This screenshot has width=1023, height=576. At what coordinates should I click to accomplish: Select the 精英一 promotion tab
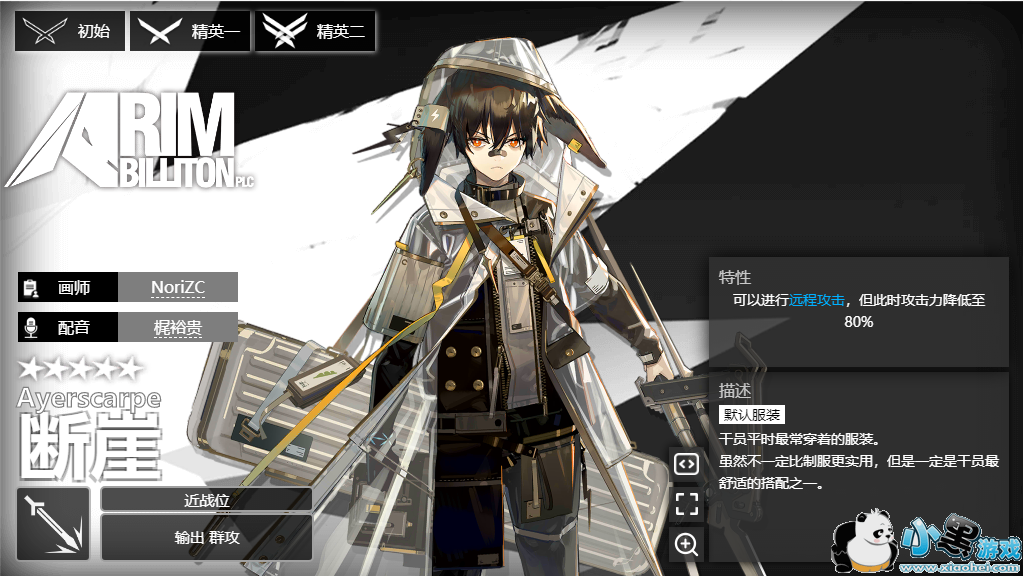pos(190,32)
